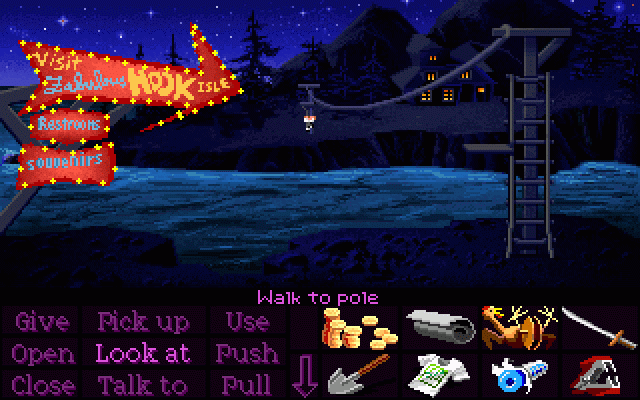
Task: Select the blue and white tube item
Action: coord(515,375)
